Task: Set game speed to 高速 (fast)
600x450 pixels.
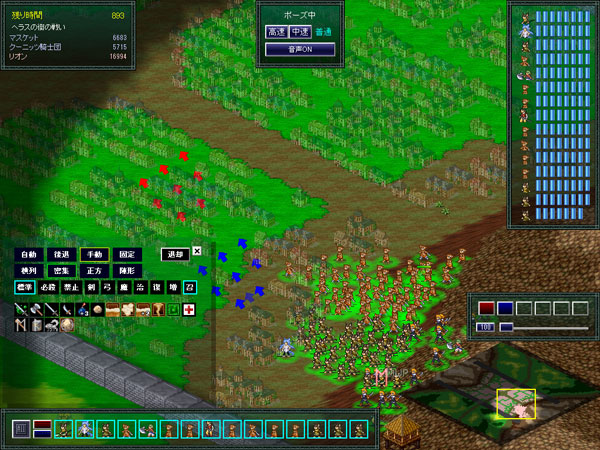Action: click(x=276, y=32)
